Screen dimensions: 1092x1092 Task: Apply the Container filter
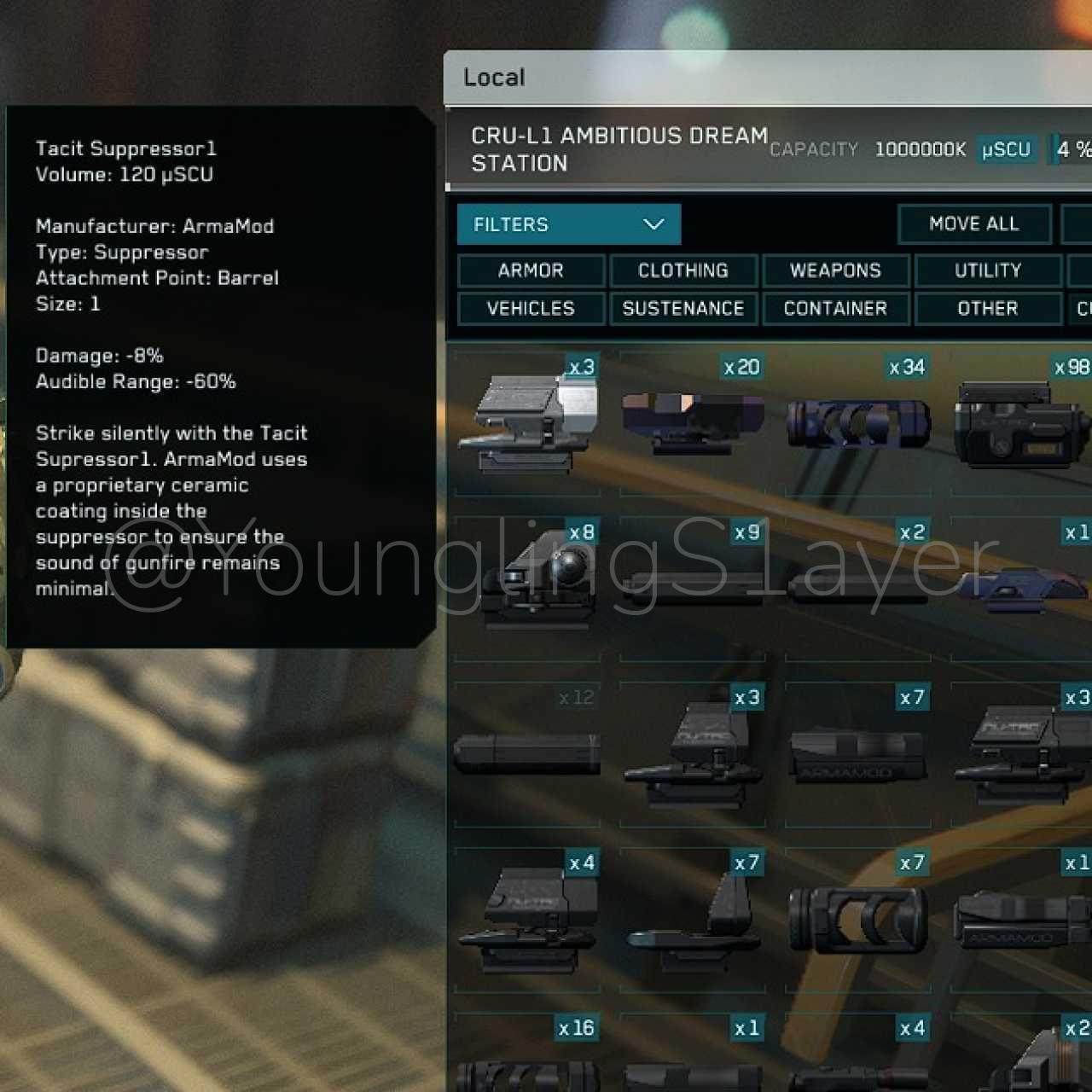click(835, 308)
